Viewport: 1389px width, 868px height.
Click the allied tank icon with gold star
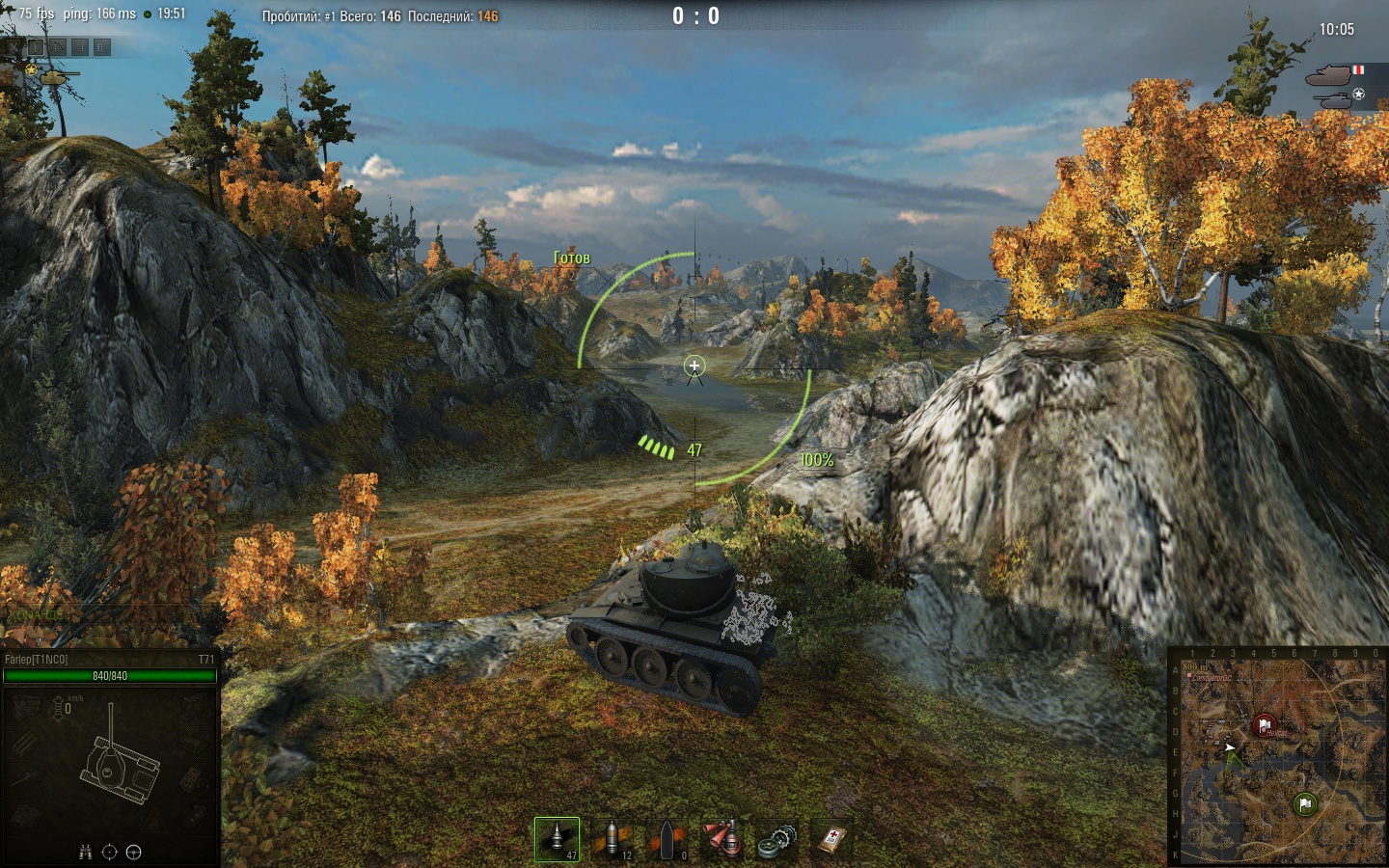point(50,74)
